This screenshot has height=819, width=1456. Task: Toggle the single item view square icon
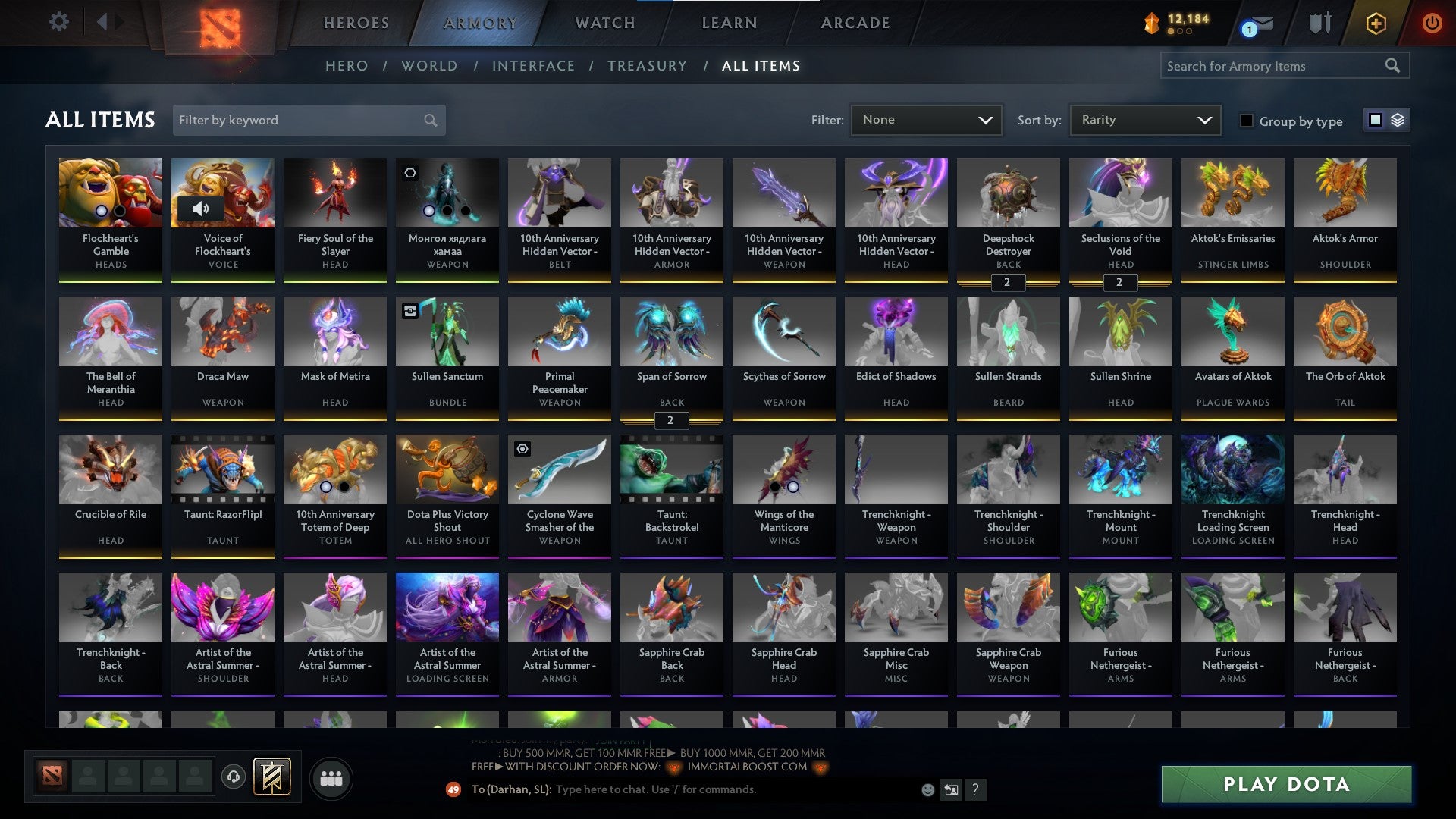click(1375, 120)
